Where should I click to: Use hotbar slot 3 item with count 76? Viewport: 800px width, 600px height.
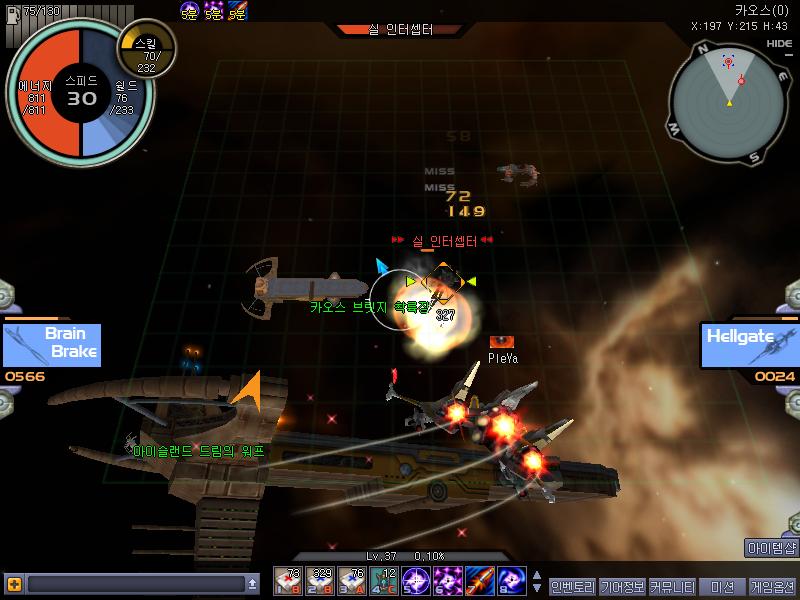[352, 581]
